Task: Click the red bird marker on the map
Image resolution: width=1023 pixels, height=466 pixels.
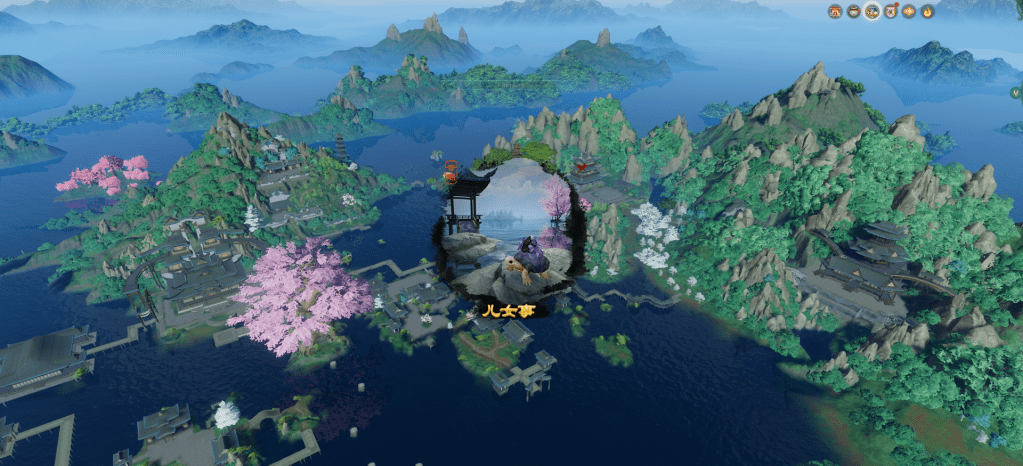Action: (582, 165)
